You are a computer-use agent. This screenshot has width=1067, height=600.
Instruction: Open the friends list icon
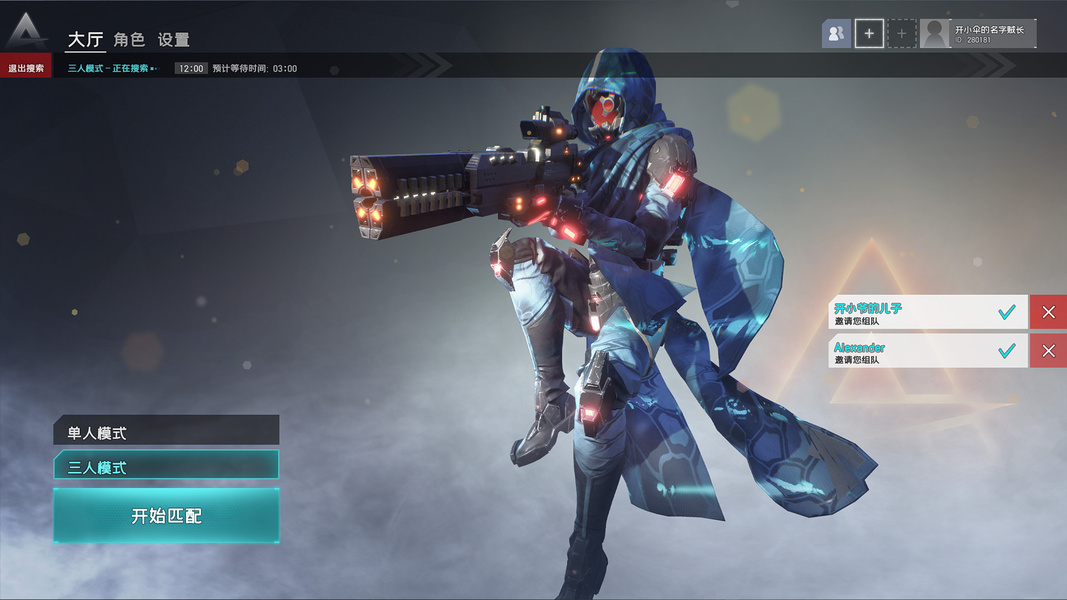click(x=836, y=34)
